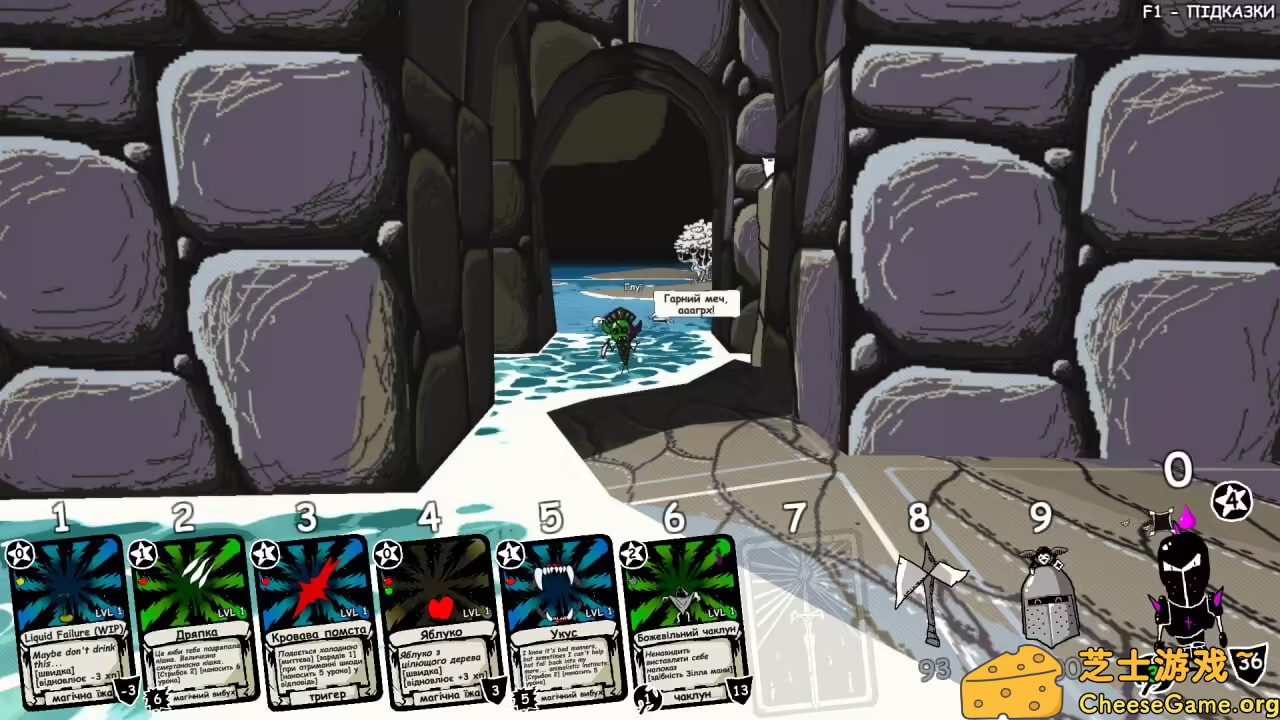Play the Liquid Failure (WIP) card
Viewport: 1280px width, 720px height.
(68, 620)
